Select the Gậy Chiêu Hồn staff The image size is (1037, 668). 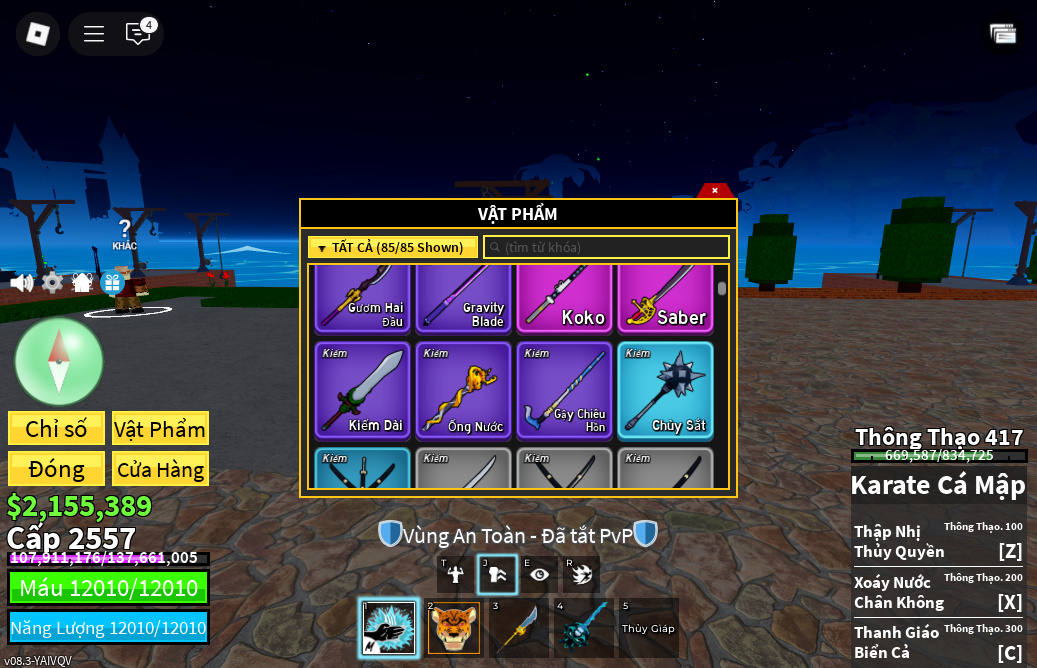tap(564, 390)
